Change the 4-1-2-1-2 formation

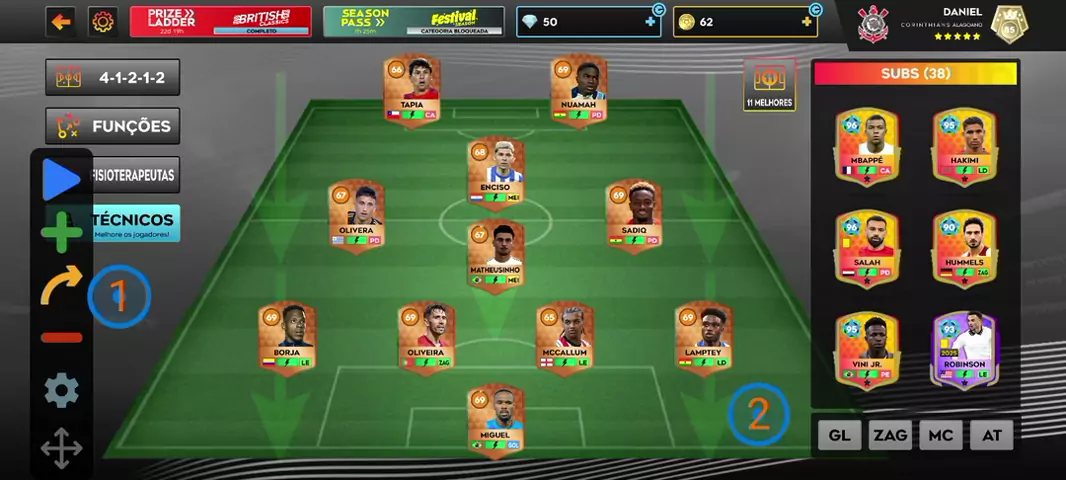(113, 78)
